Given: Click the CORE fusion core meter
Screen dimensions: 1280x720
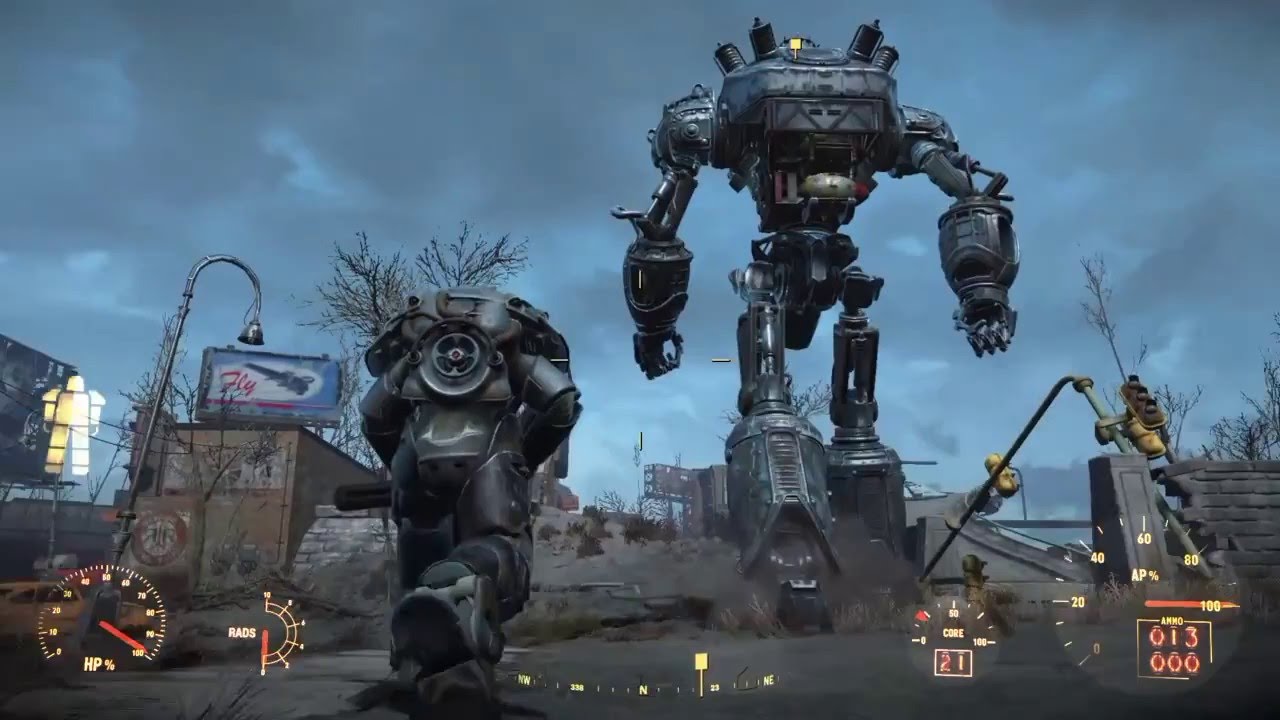Looking at the screenshot, I should pyautogui.click(x=953, y=634).
